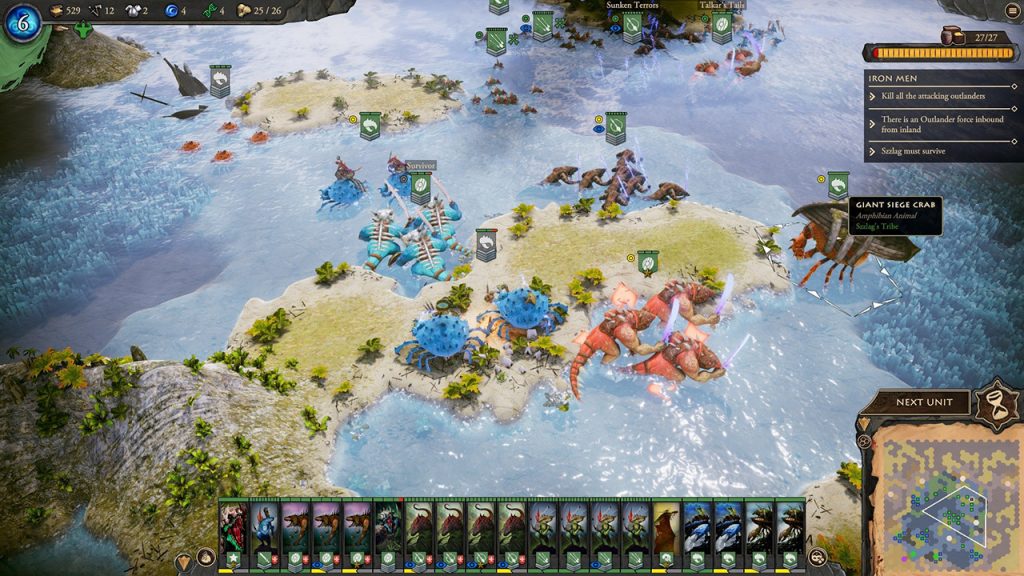Open the Iron Men objective header
This screenshot has width=1024, height=576.
tap(943, 76)
